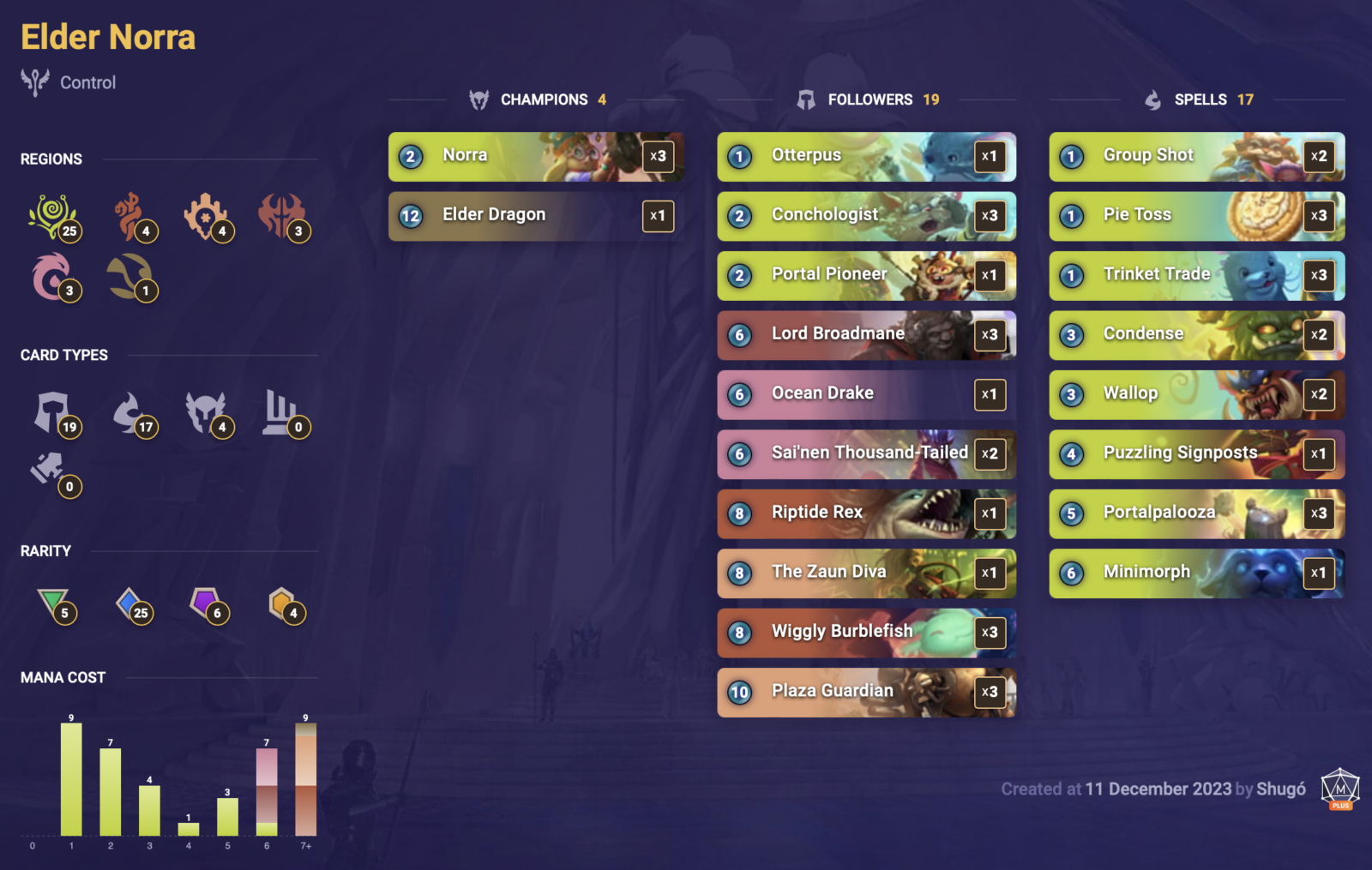
Task: Click the winged Champions card type icon
Action: (x=208, y=413)
